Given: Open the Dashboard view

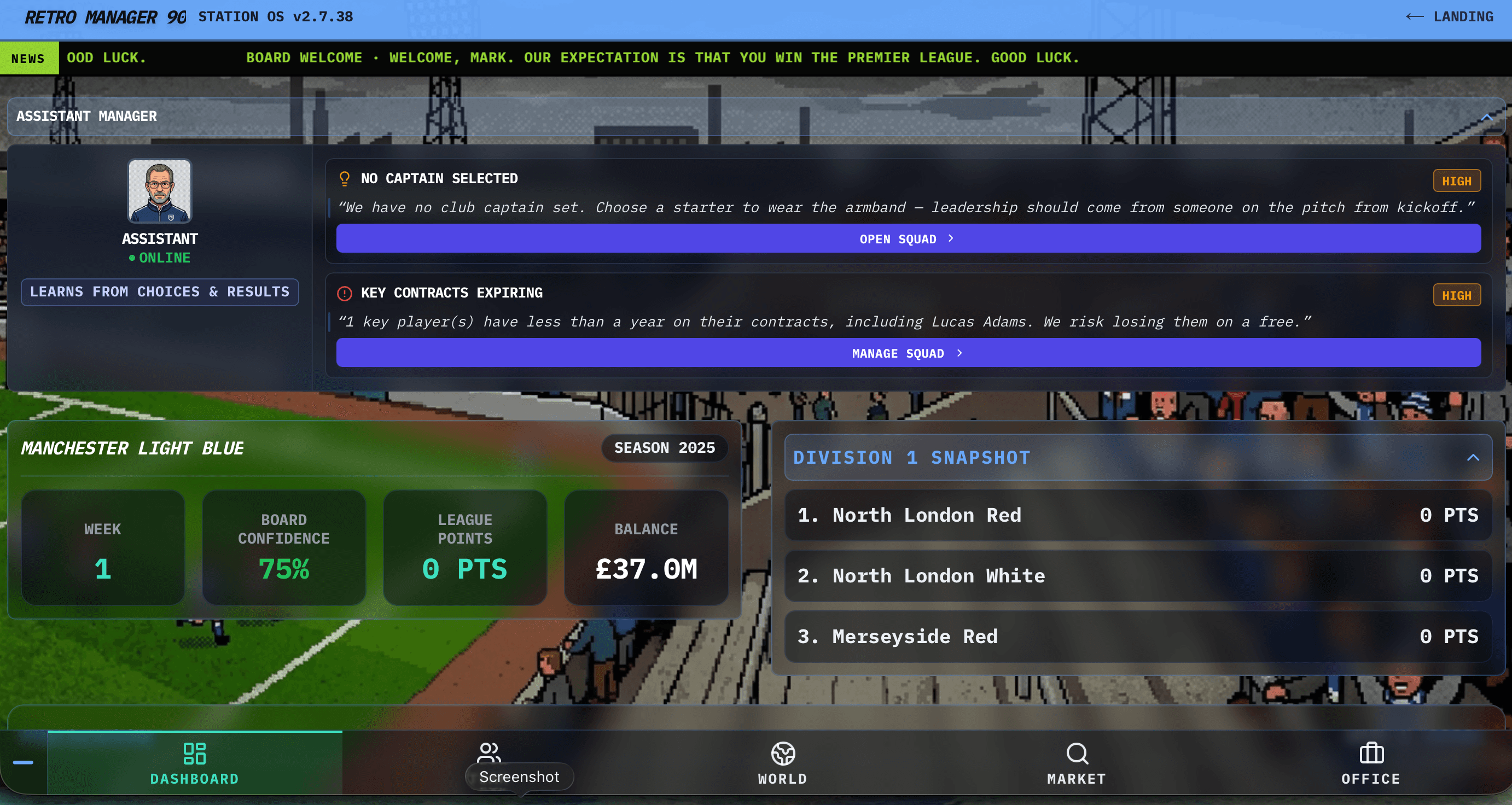Looking at the screenshot, I should click(194, 763).
